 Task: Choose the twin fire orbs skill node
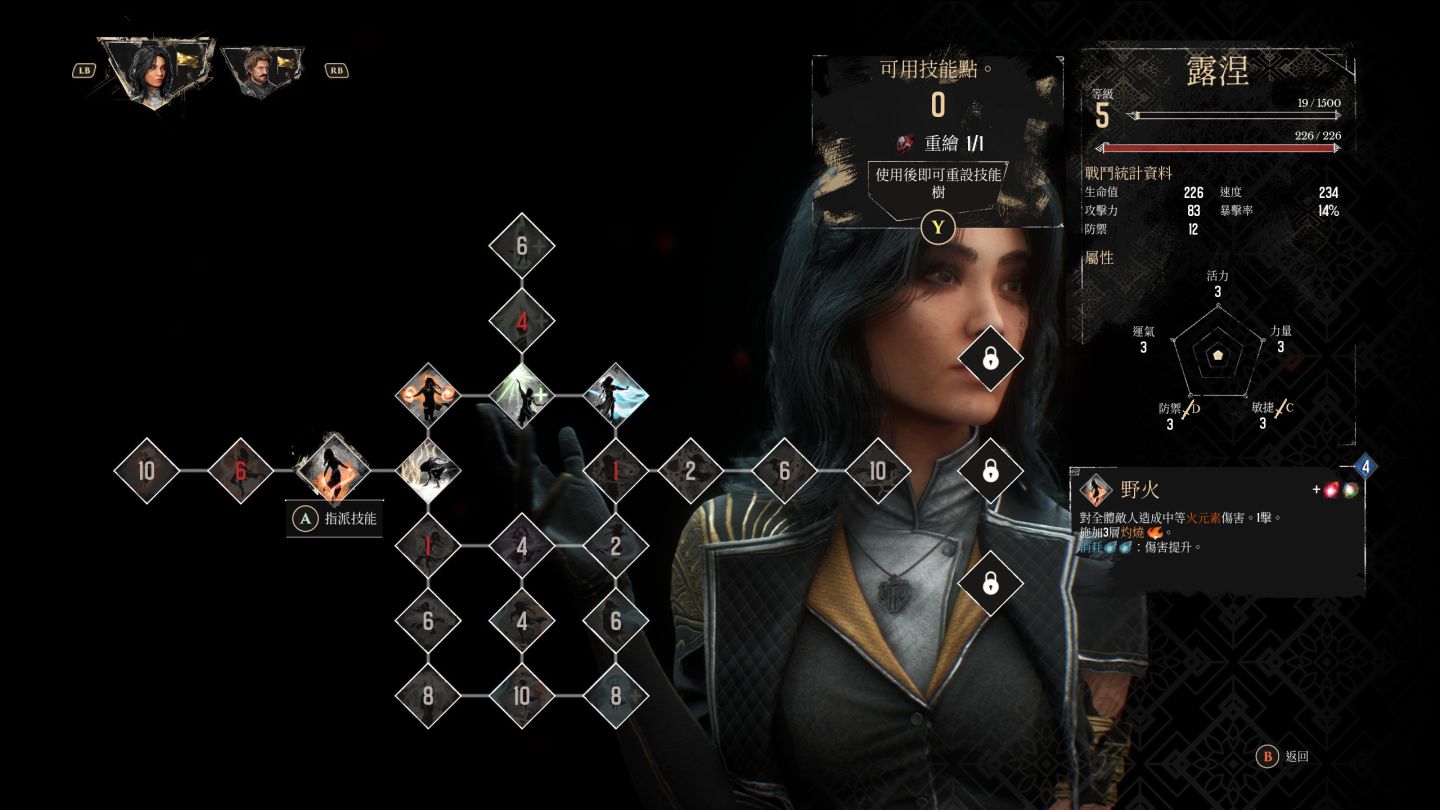428,395
